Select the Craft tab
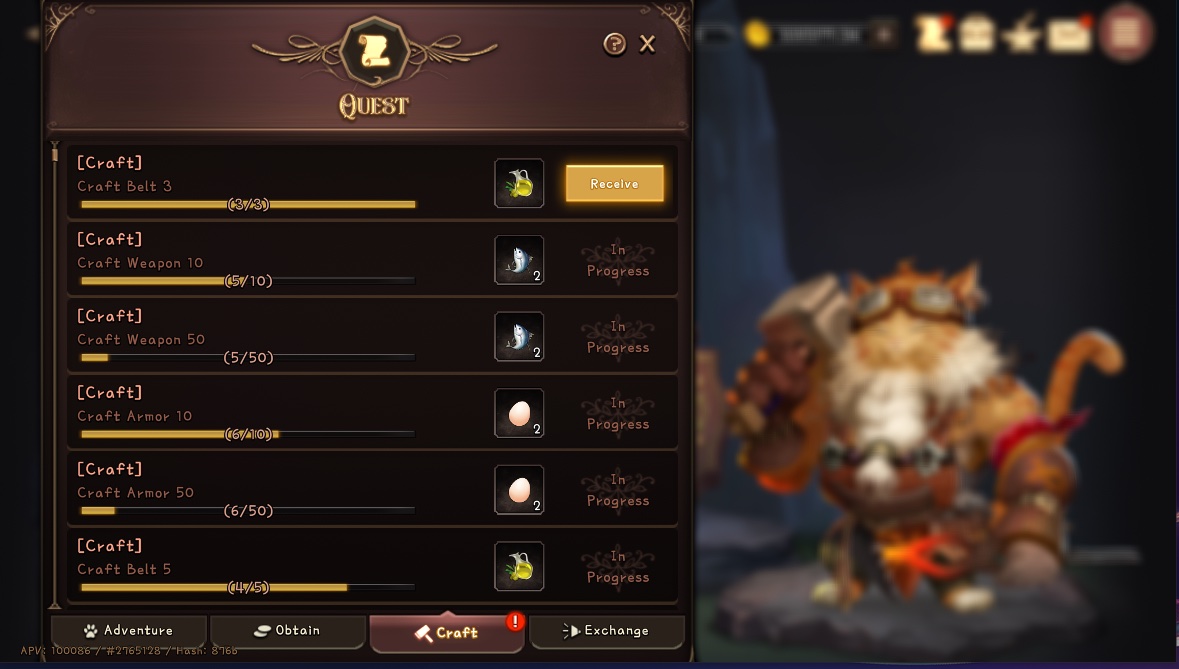Screen dimensions: 1179x669 (x=446, y=632)
